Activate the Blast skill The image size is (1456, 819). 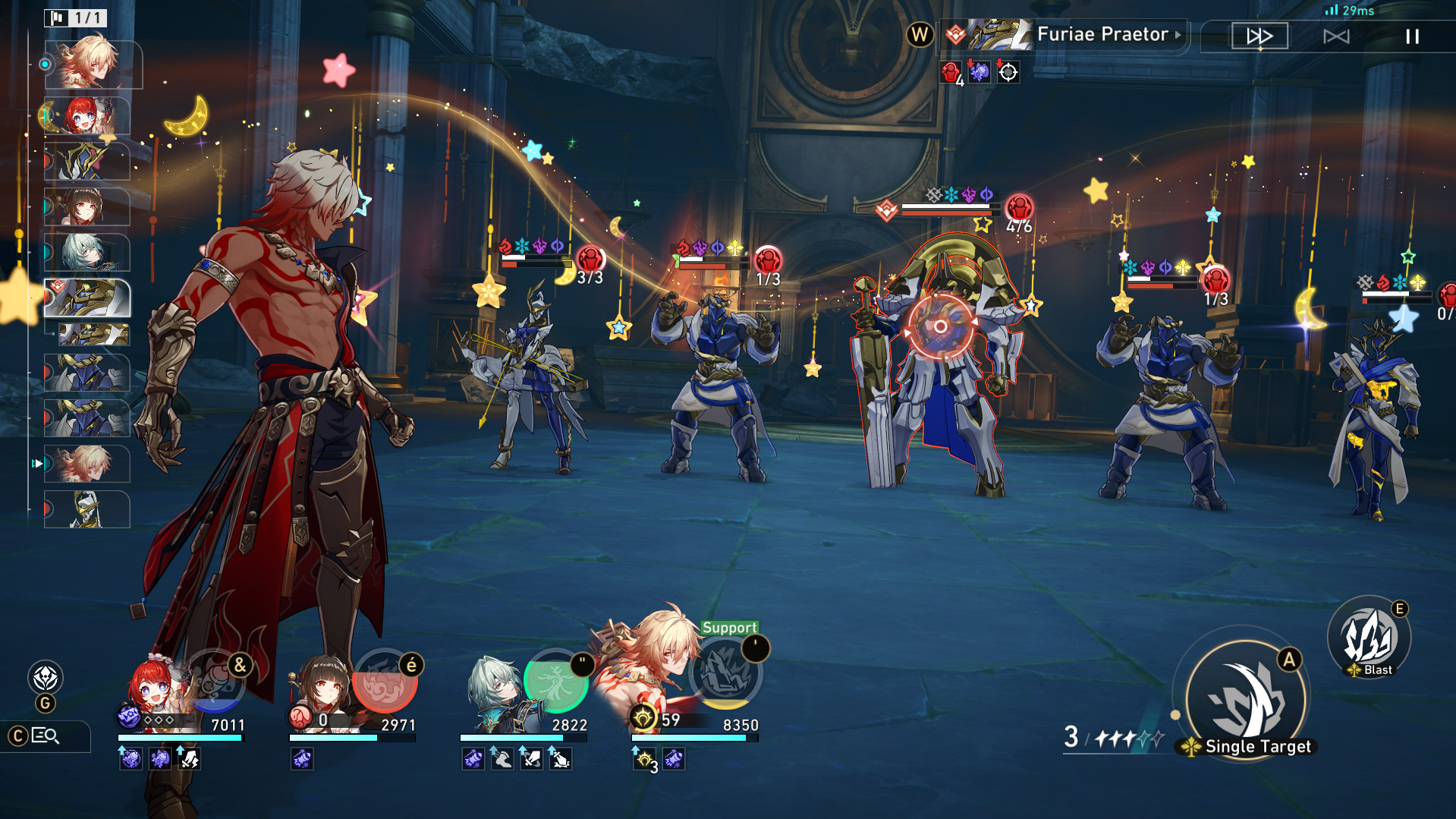(1369, 638)
